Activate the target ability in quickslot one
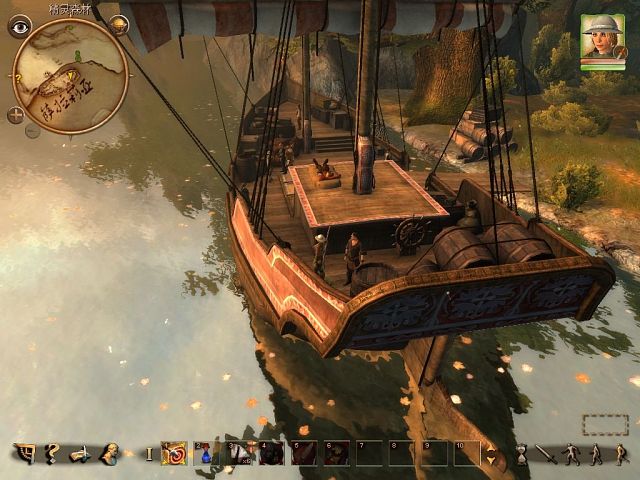 tap(174, 454)
